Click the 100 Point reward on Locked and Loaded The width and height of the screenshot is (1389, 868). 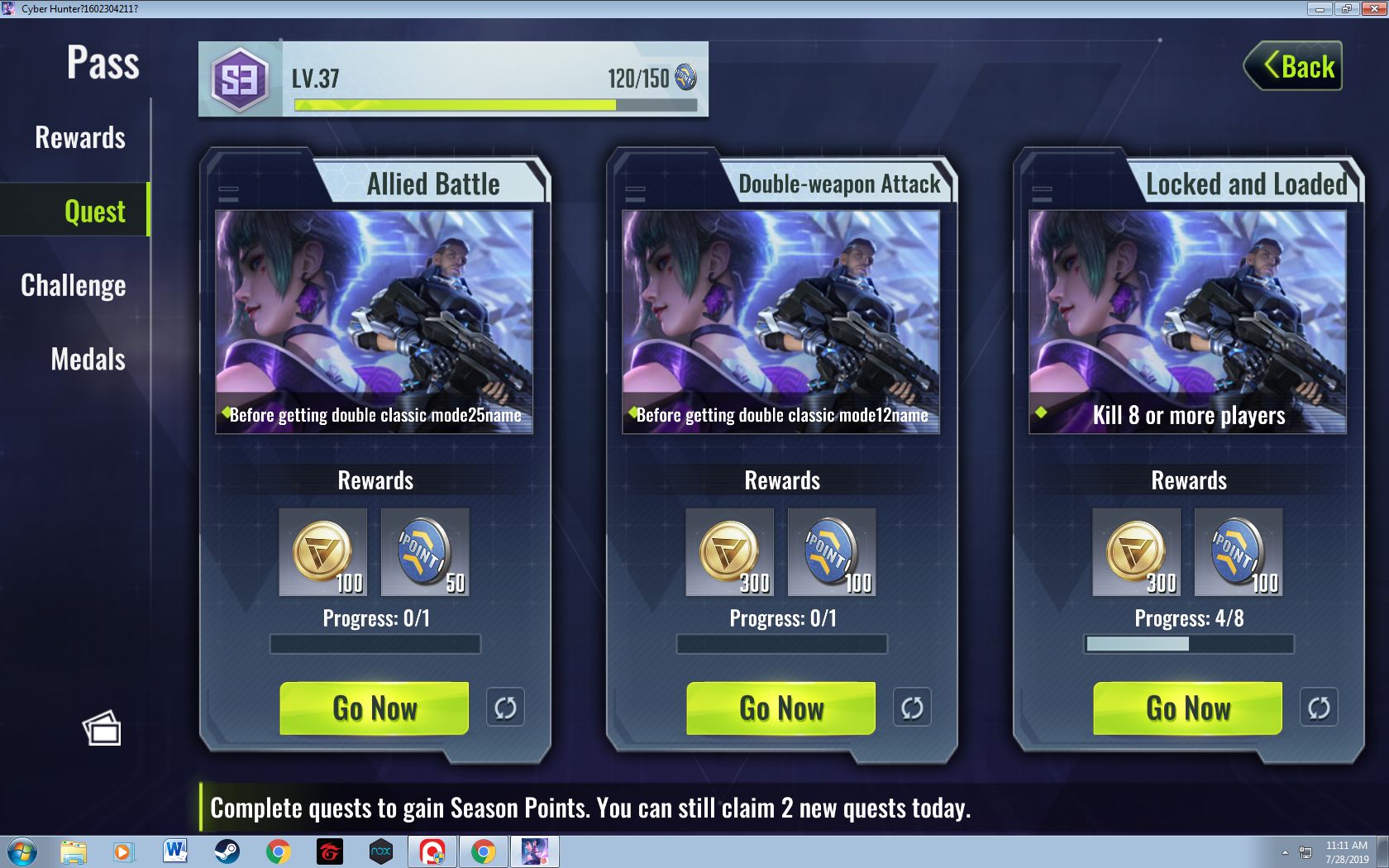coord(1238,551)
